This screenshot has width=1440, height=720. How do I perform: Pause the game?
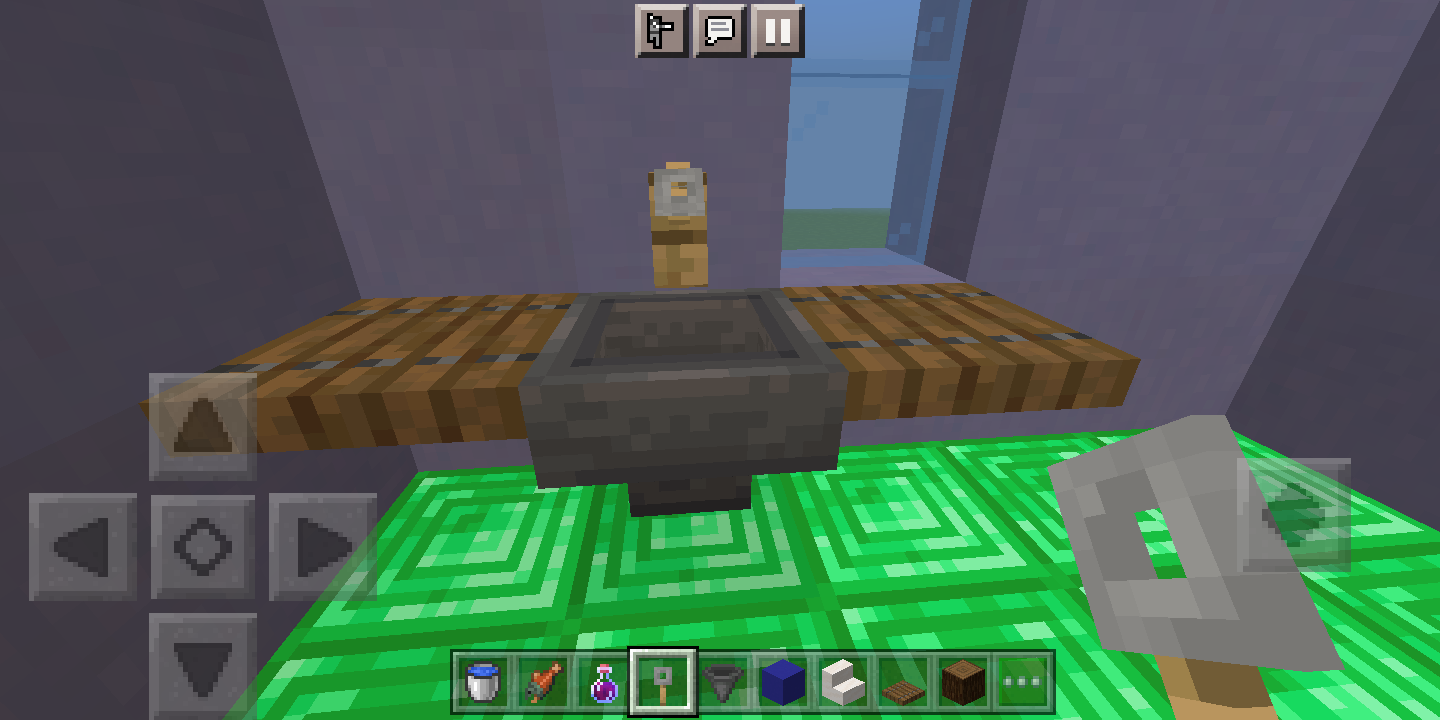[777, 30]
